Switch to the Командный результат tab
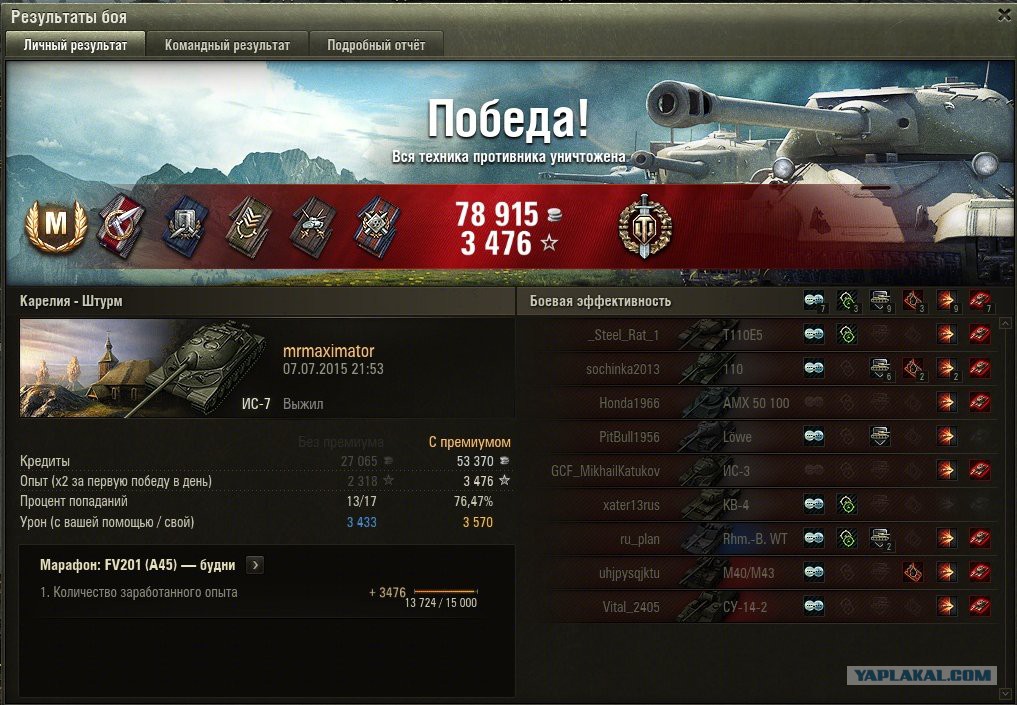Image resolution: width=1017 pixels, height=705 pixels. click(x=227, y=45)
